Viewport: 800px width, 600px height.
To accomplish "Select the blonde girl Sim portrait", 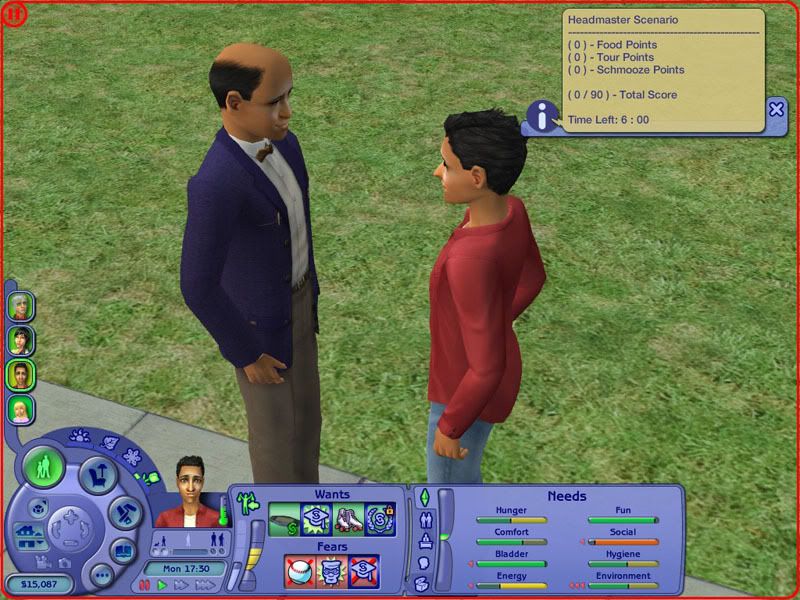I will tap(21, 409).
